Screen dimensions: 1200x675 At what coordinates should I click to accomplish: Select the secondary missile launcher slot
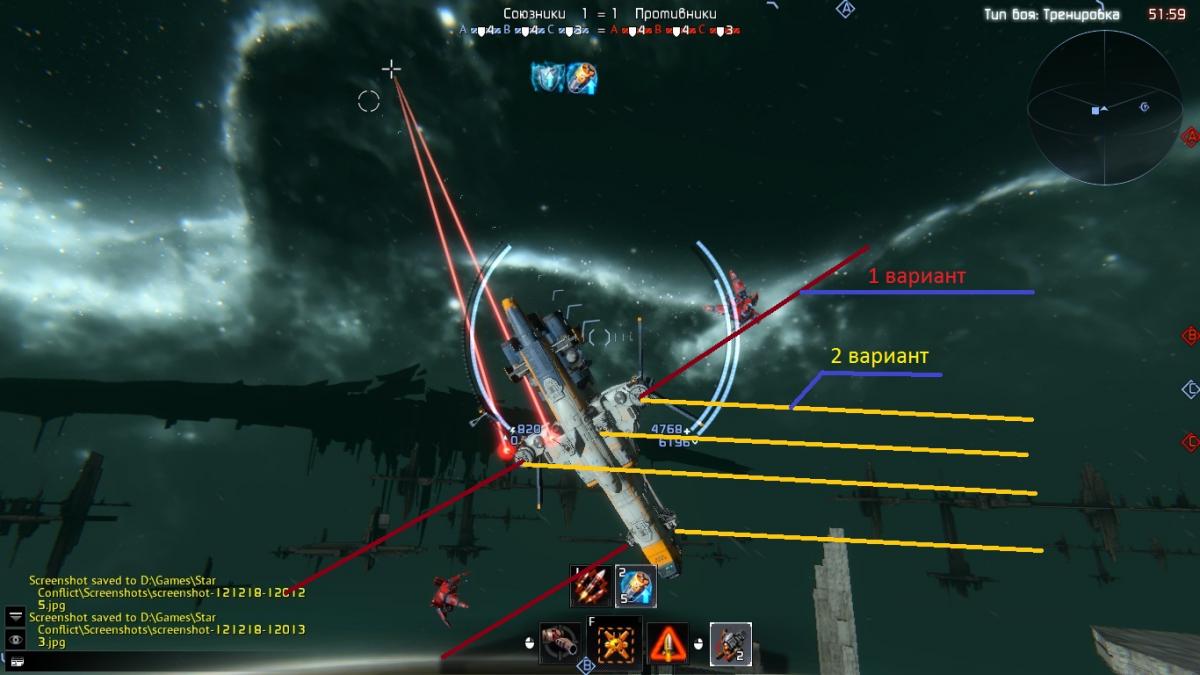coord(730,643)
